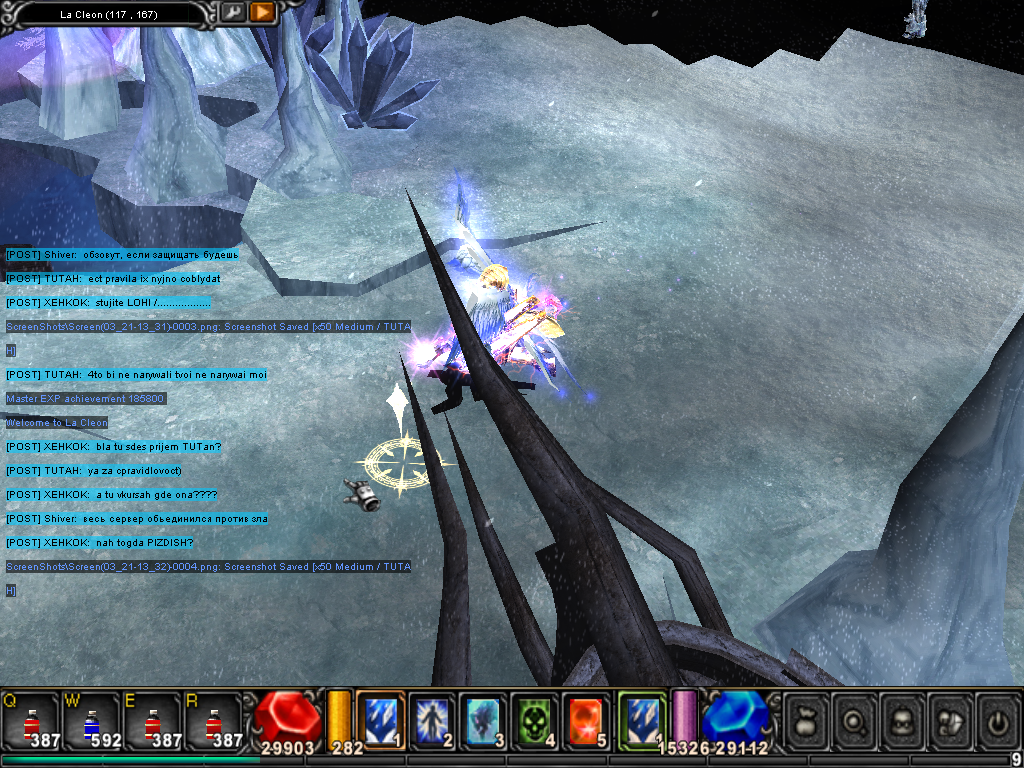Screen dimensions: 1024x768
Task: Activate the red fire orb skill in slot 5
Action: coord(586,720)
